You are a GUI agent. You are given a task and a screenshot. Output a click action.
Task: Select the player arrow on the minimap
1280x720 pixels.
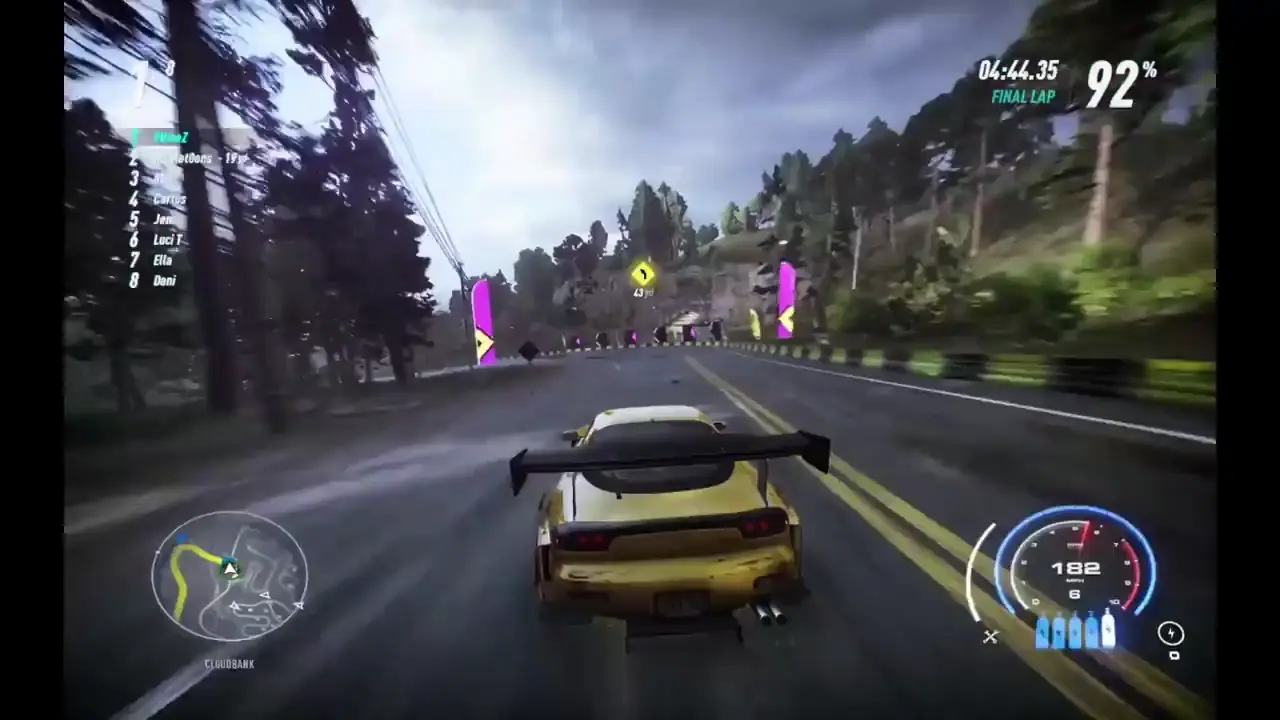point(230,569)
